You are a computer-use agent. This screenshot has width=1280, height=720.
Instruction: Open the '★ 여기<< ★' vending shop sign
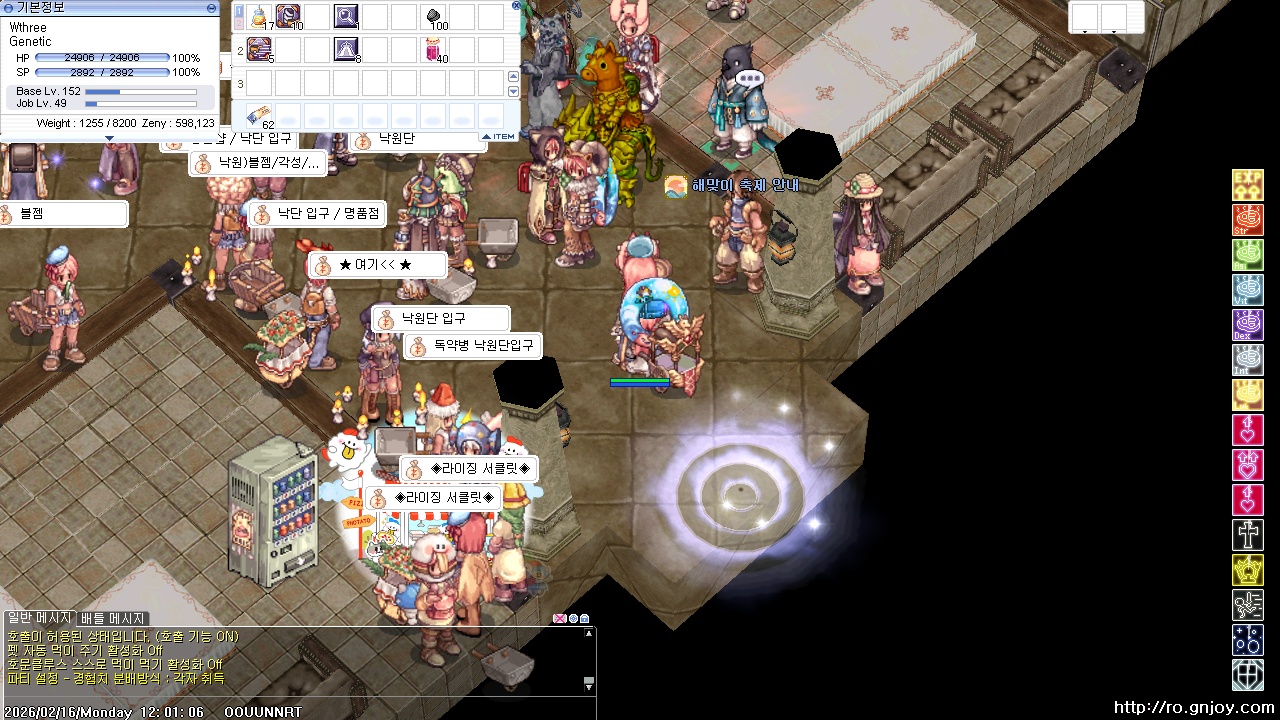click(x=376, y=265)
